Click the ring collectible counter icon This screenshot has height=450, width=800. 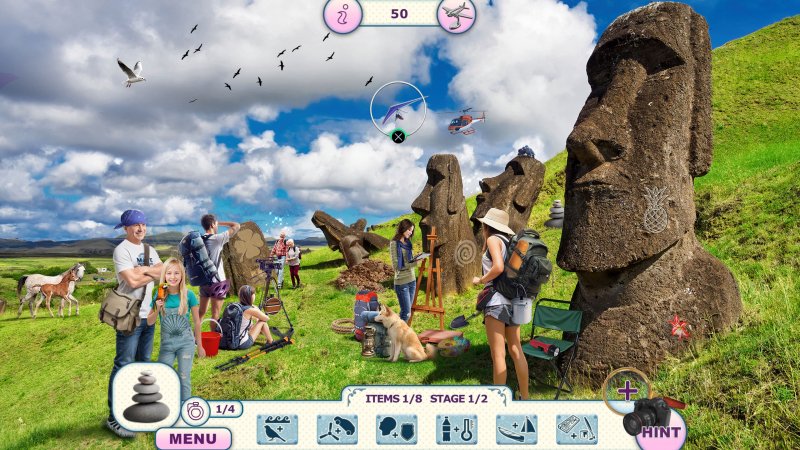point(195,409)
